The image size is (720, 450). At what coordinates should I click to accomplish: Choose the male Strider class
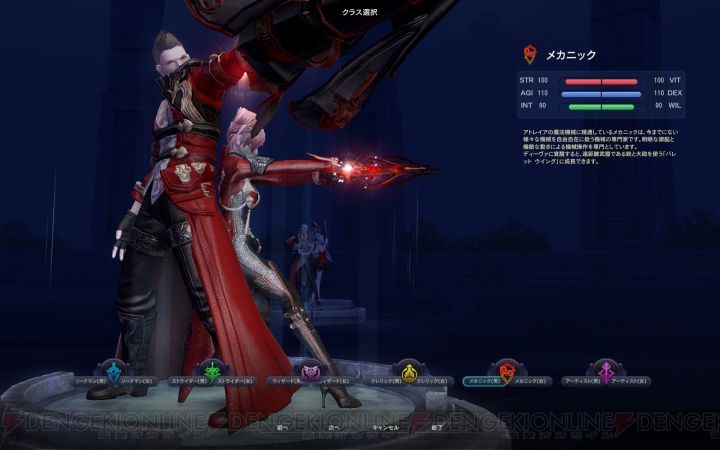point(186,381)
